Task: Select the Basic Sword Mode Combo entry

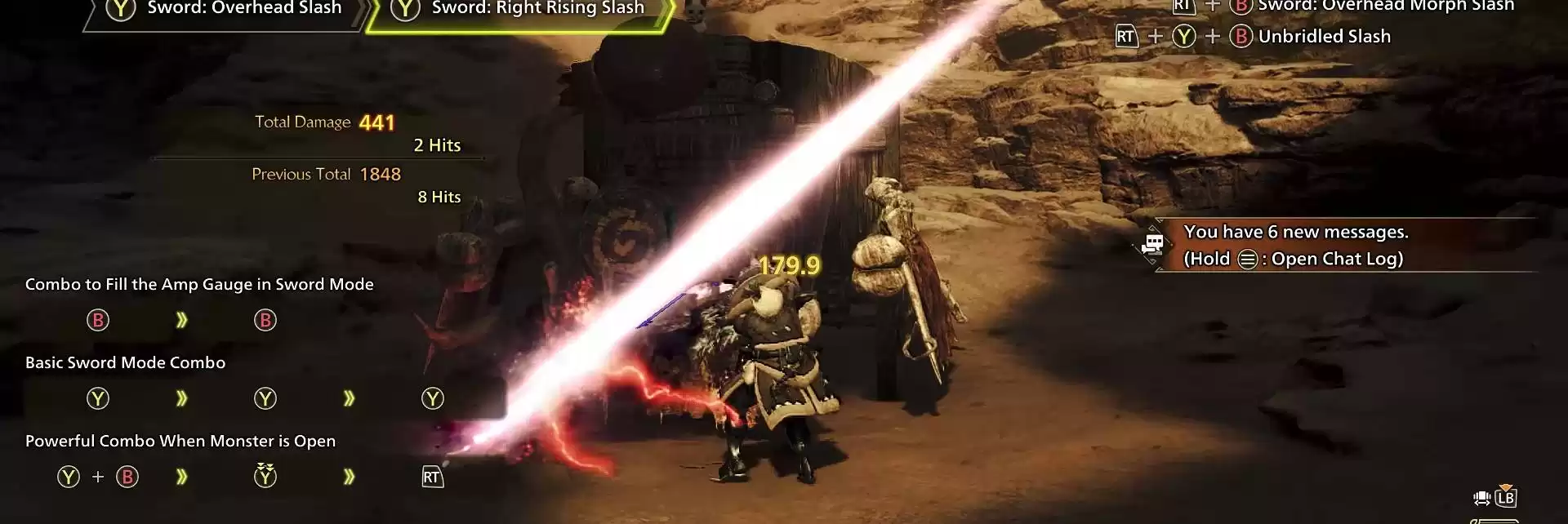Action: [x=125, y=363]
